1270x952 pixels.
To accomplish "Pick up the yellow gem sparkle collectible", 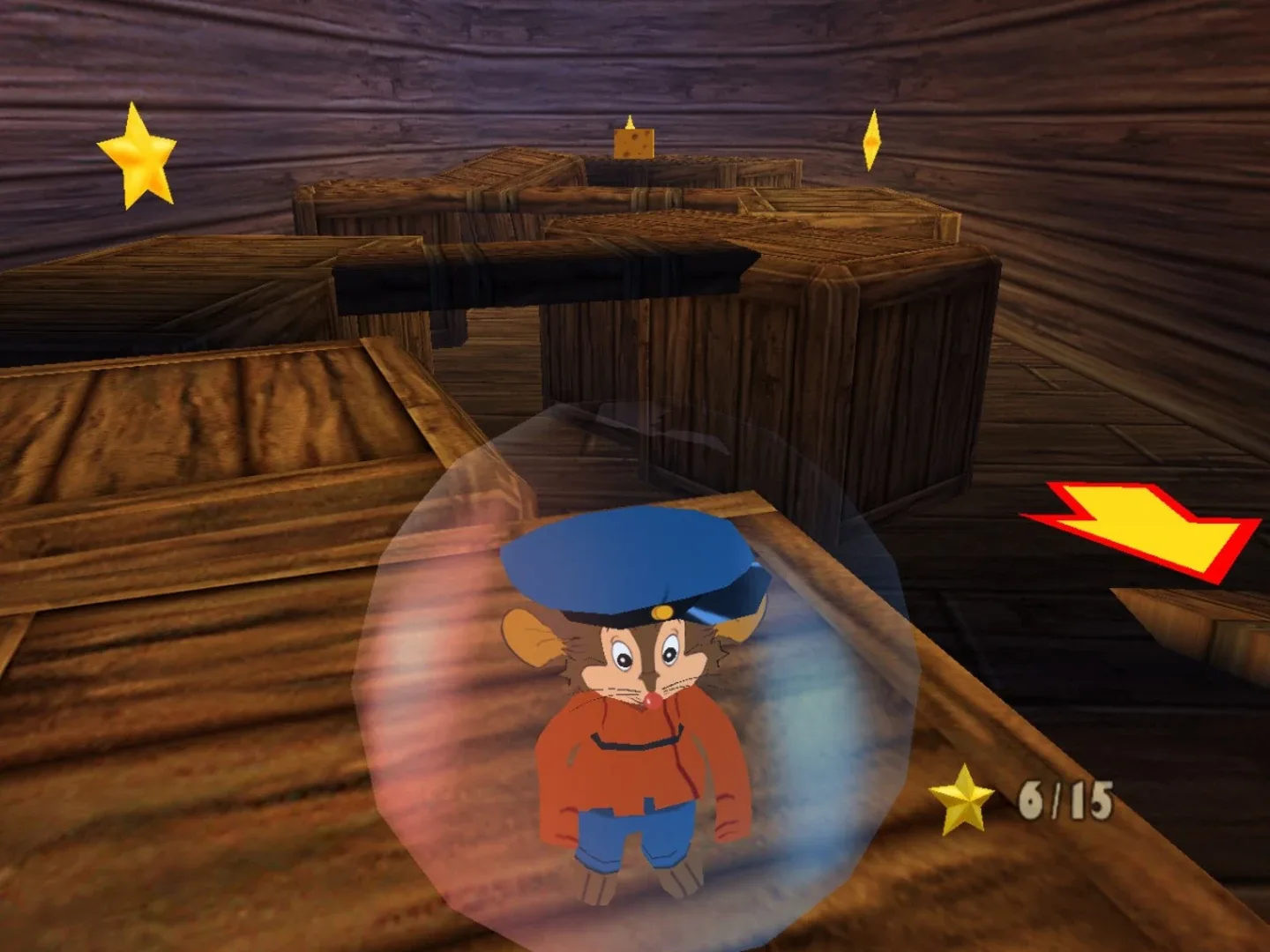I will (x=873, y=138).
